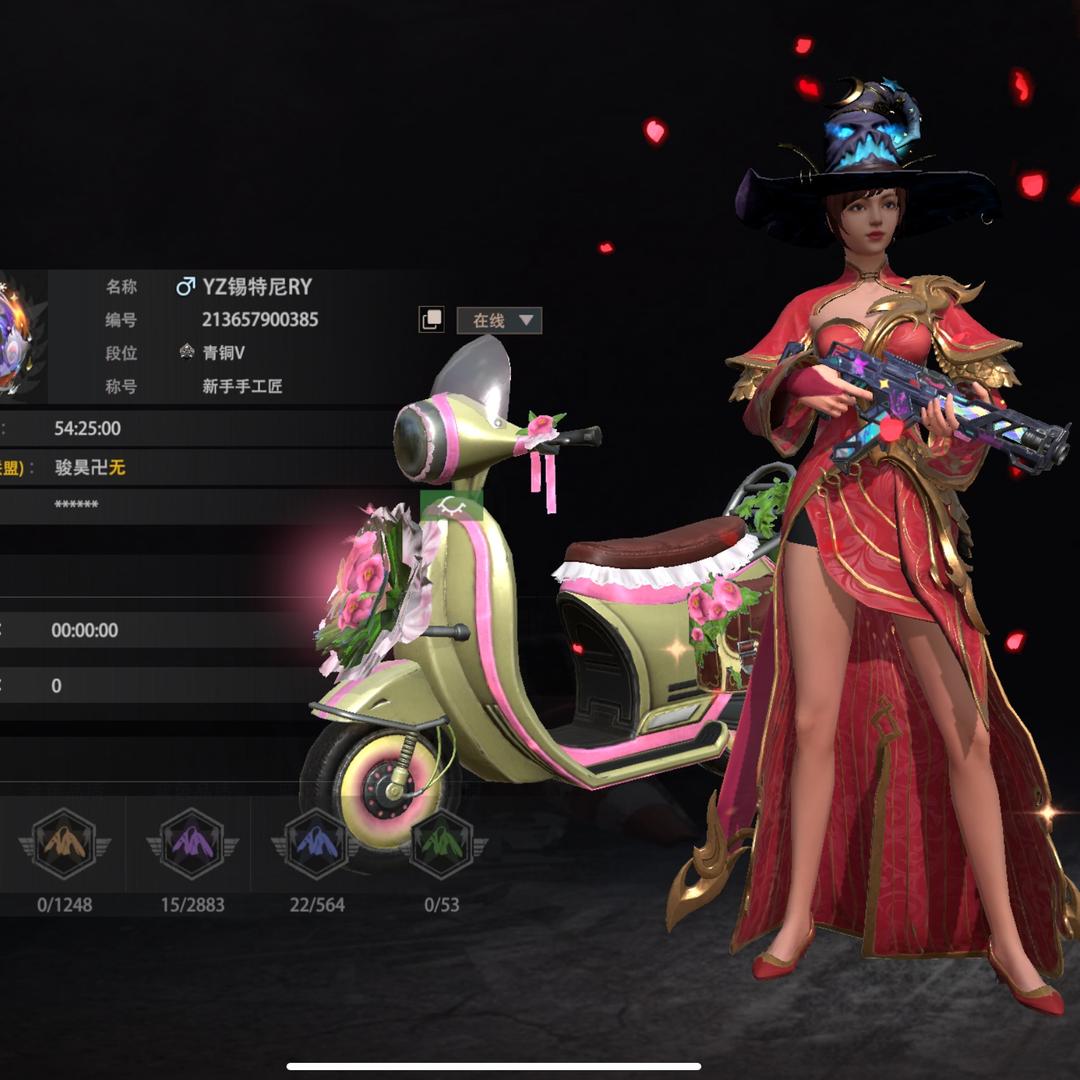Click the player avatar portrait
Screen dimensions: 1080x1080
click(20, 335)
